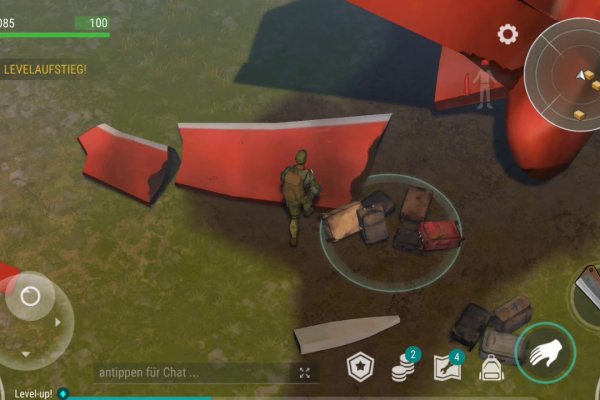Image resolution: width=600 pixels, height=400 pixels.
Task: Tap the hand pick-up action button
Action: click(545, 351)
